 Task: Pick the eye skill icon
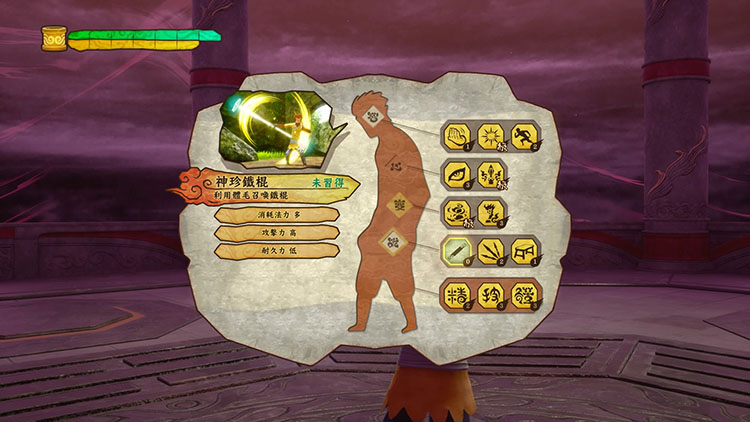(457, 174)
